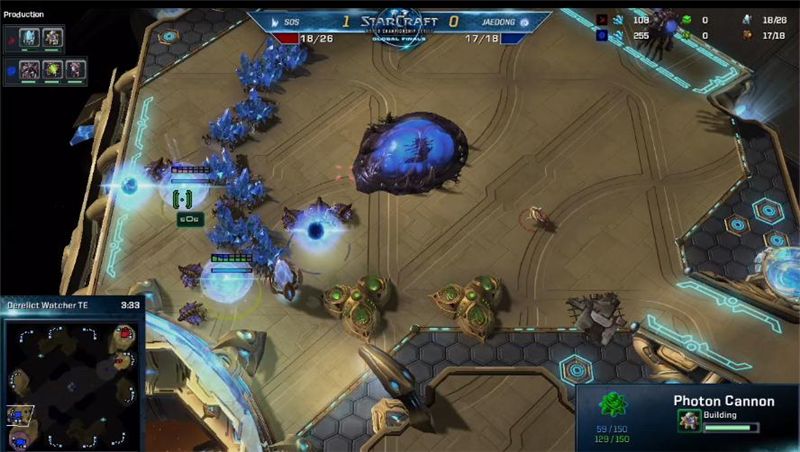Click the Photon Cannon building progress icon
Viewport: 800px width, 452px height.
[690, 421]
